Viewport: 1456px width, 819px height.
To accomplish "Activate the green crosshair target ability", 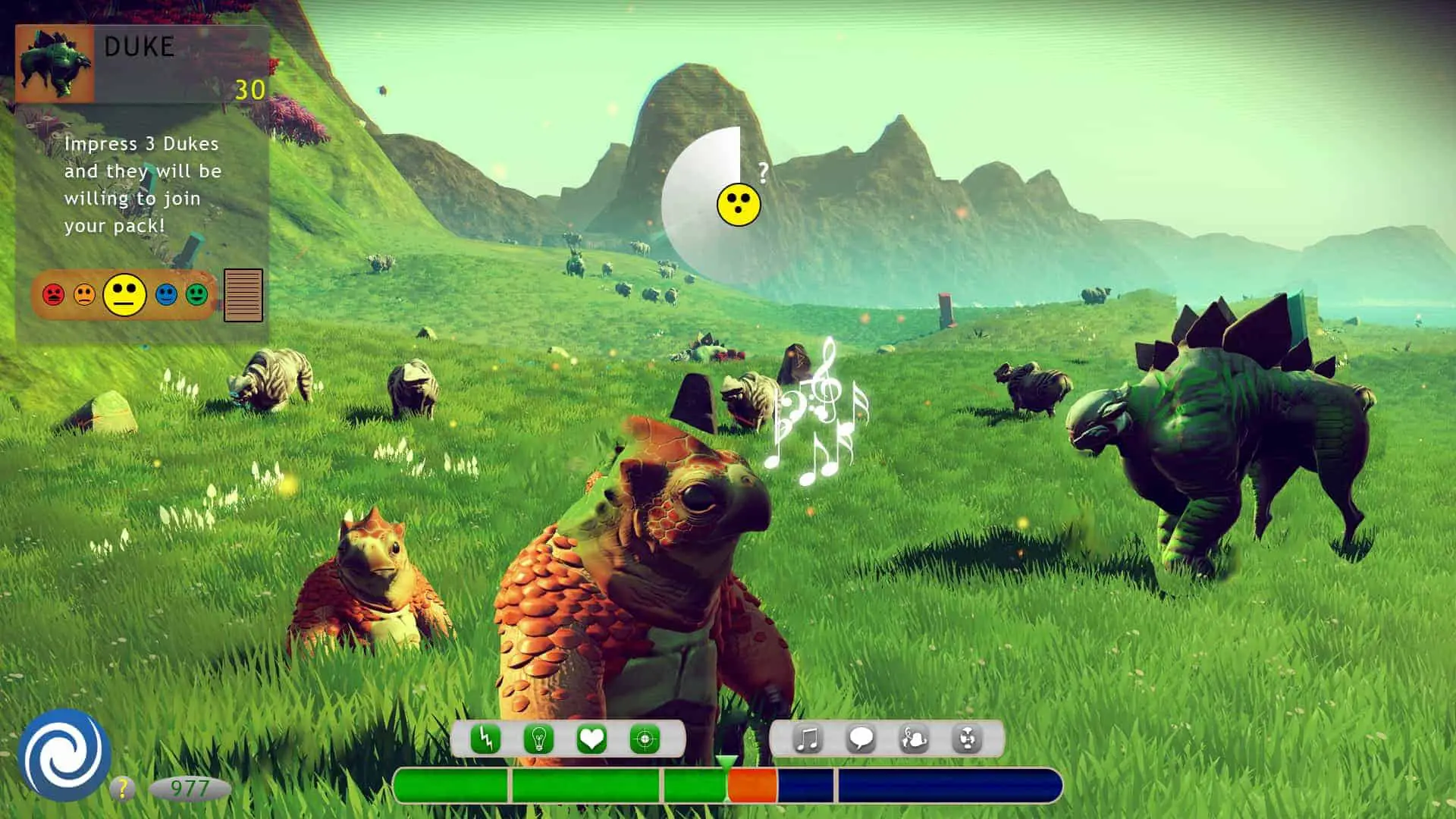I will [x=645, y=739].
